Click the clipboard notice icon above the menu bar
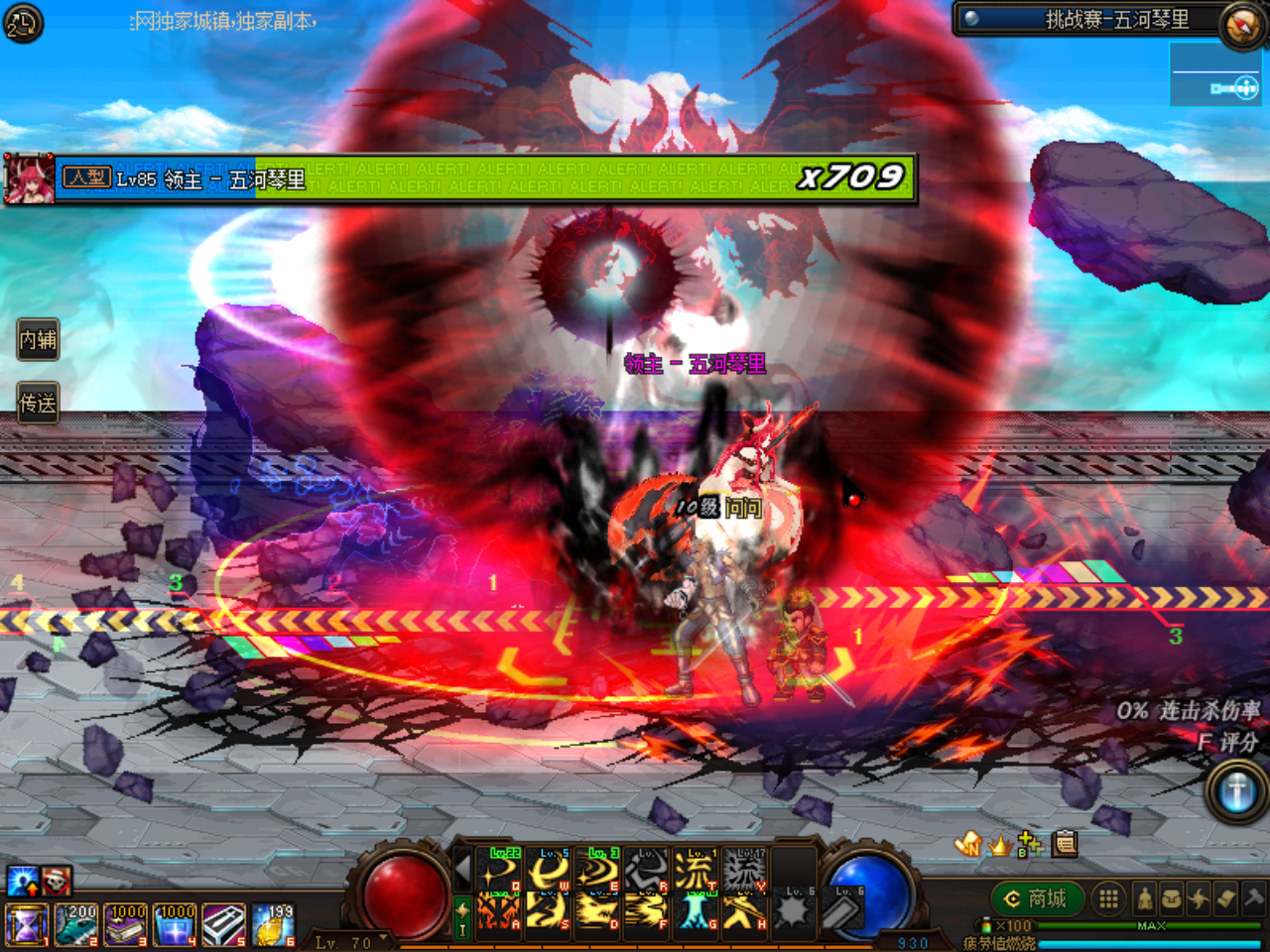Screen dimensions: 1270x952 (1065, 844)
